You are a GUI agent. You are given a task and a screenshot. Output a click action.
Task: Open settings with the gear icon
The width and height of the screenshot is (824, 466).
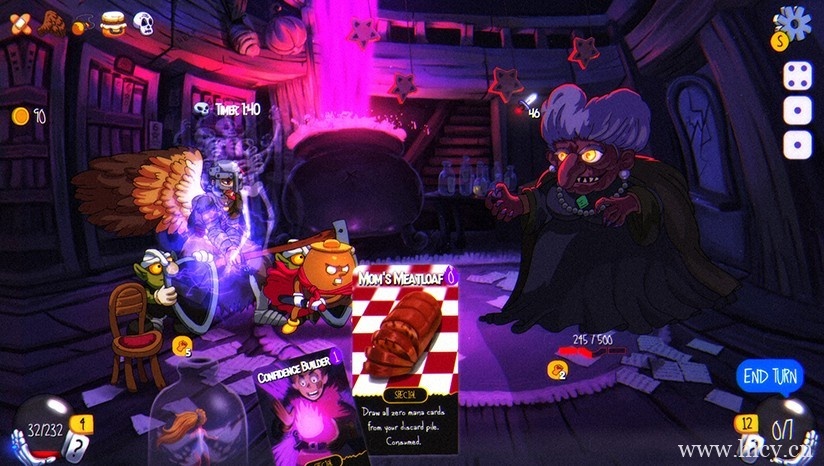coord(797,21)
